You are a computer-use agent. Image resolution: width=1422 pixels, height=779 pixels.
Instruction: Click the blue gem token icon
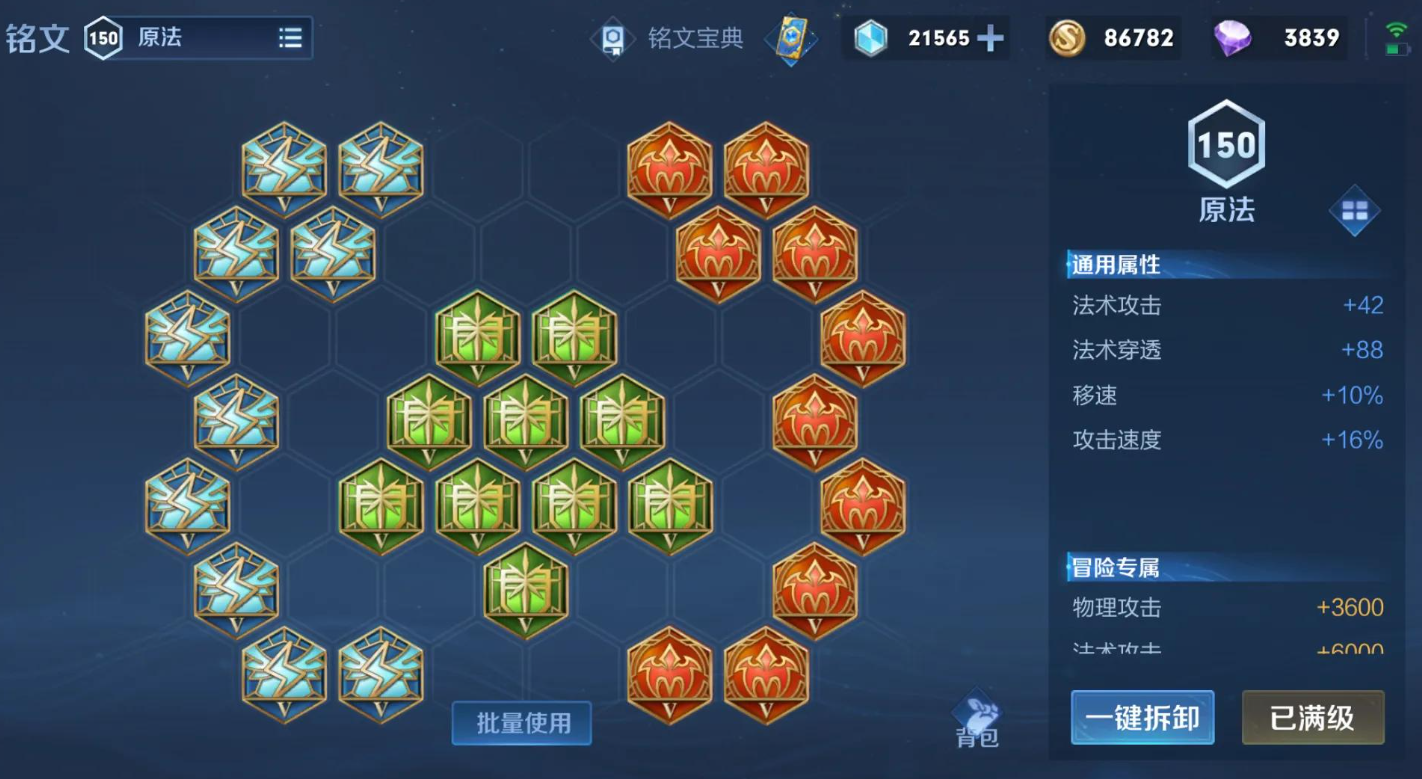[x=872, y=38]
